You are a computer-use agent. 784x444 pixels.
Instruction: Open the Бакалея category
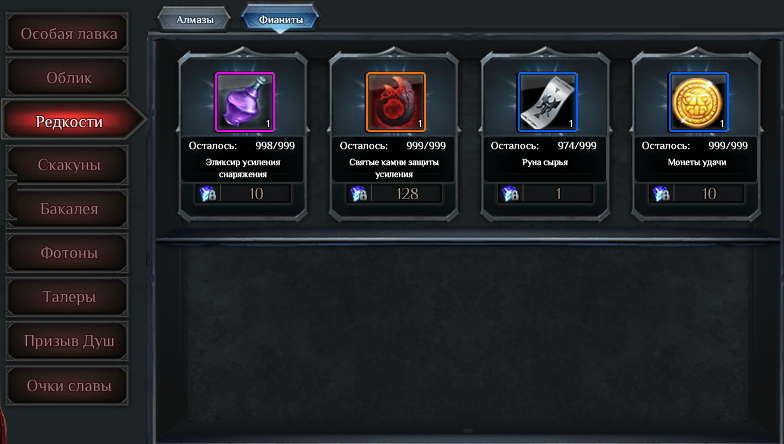(69, 209)
